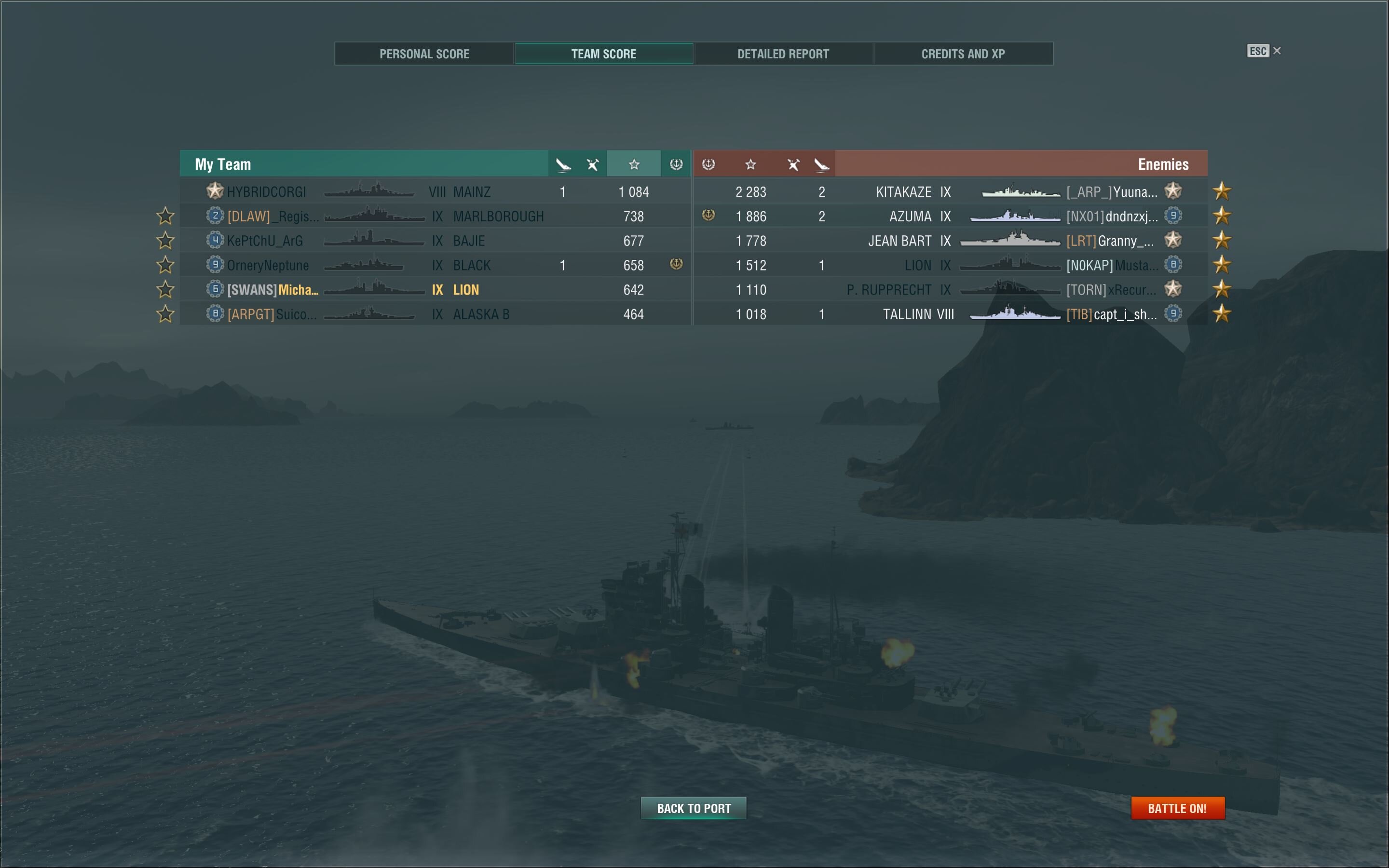
Task: Return with the Back to Port button
Action: click(694, 808)
